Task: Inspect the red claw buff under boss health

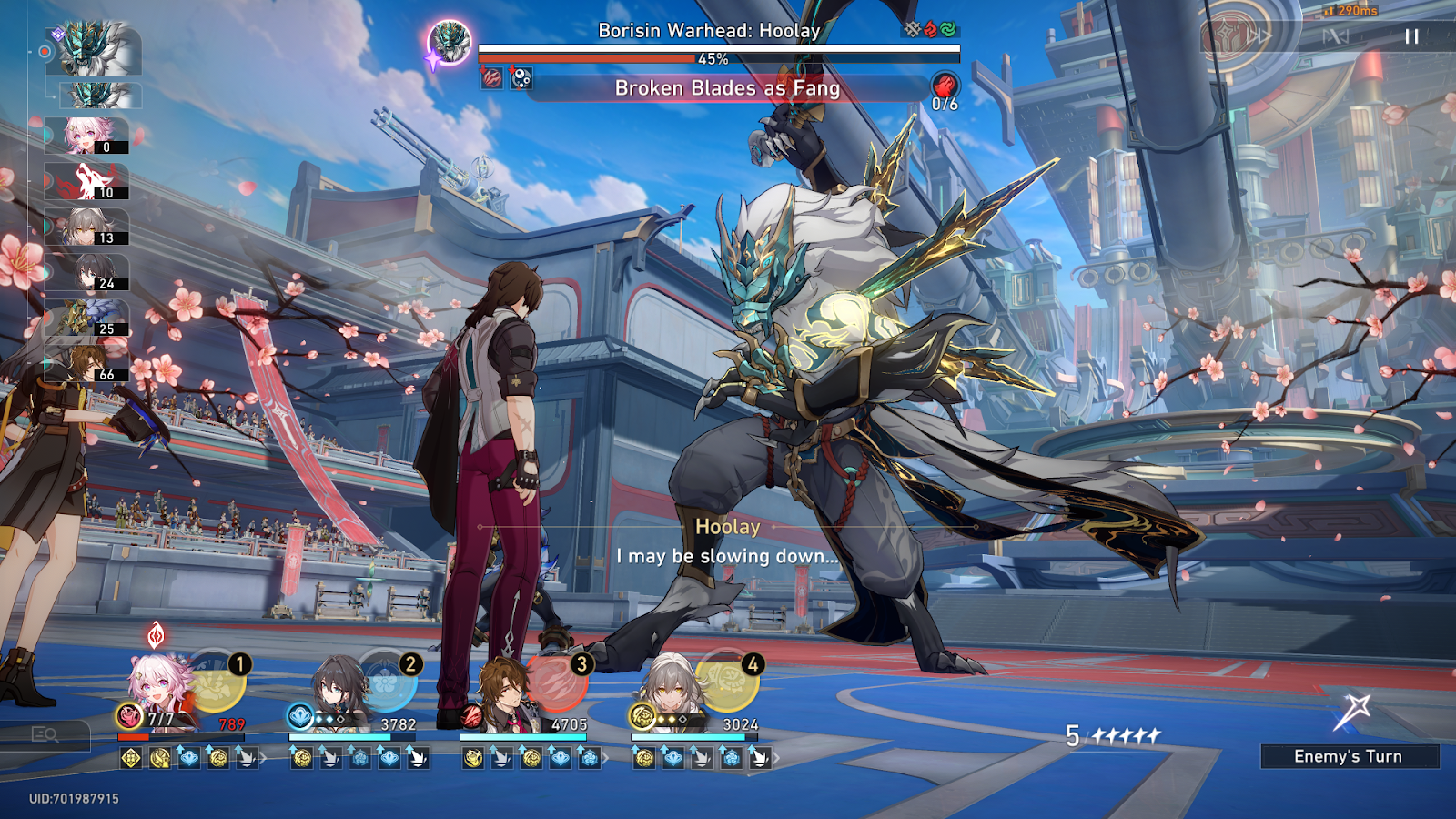Action: click(492, 78)
